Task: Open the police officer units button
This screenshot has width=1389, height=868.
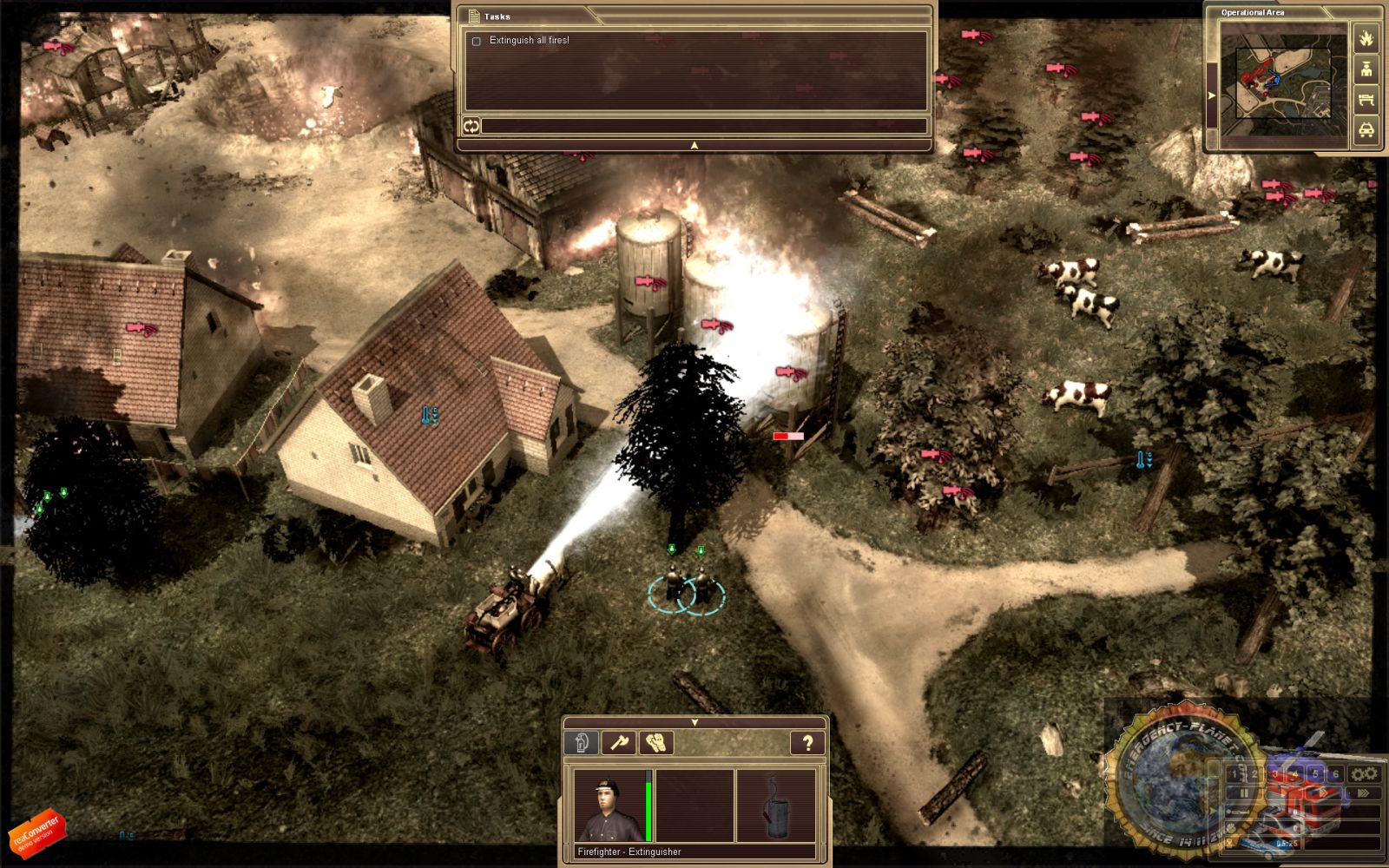Action: [x=1366, y=69]
